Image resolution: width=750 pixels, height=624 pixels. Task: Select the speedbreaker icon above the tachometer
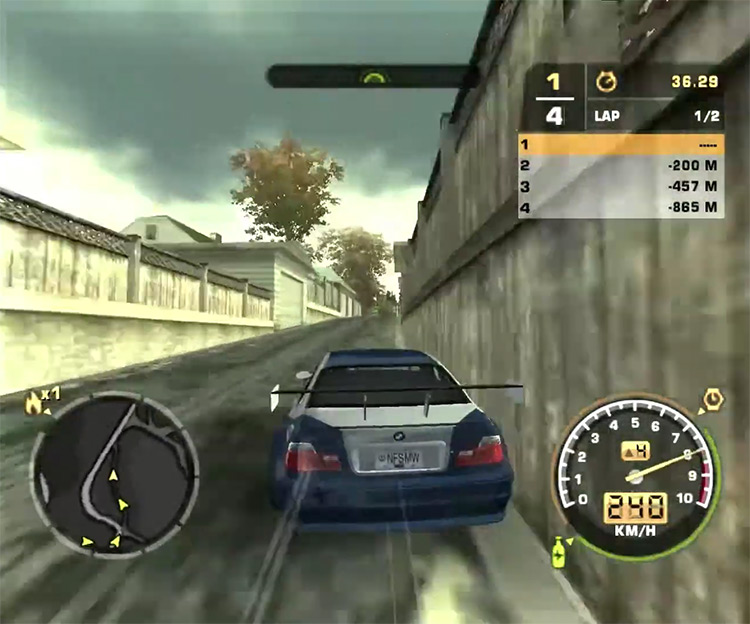click(x=713, y=399)
